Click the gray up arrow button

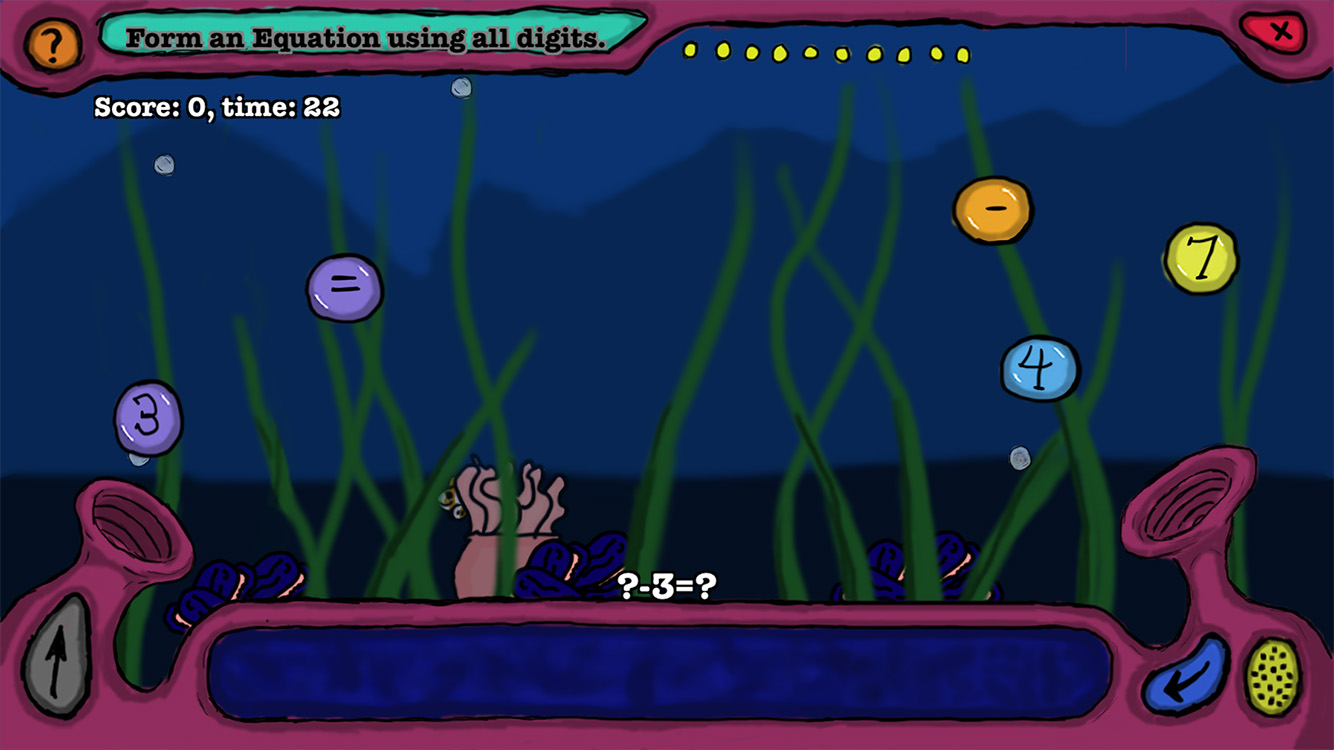pos(56,656)
